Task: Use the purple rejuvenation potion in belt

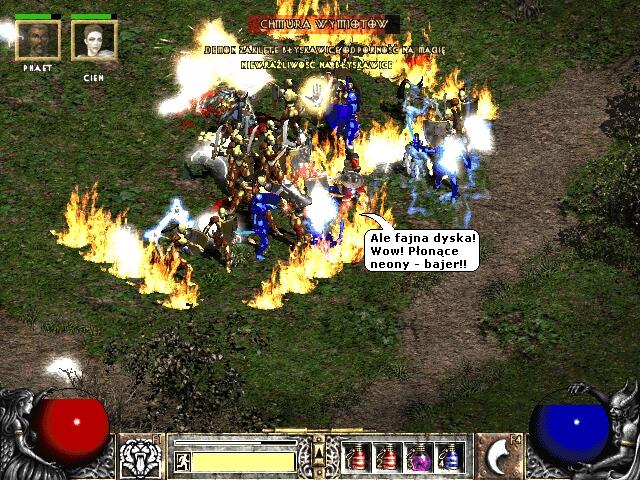Action: point(418,458)
